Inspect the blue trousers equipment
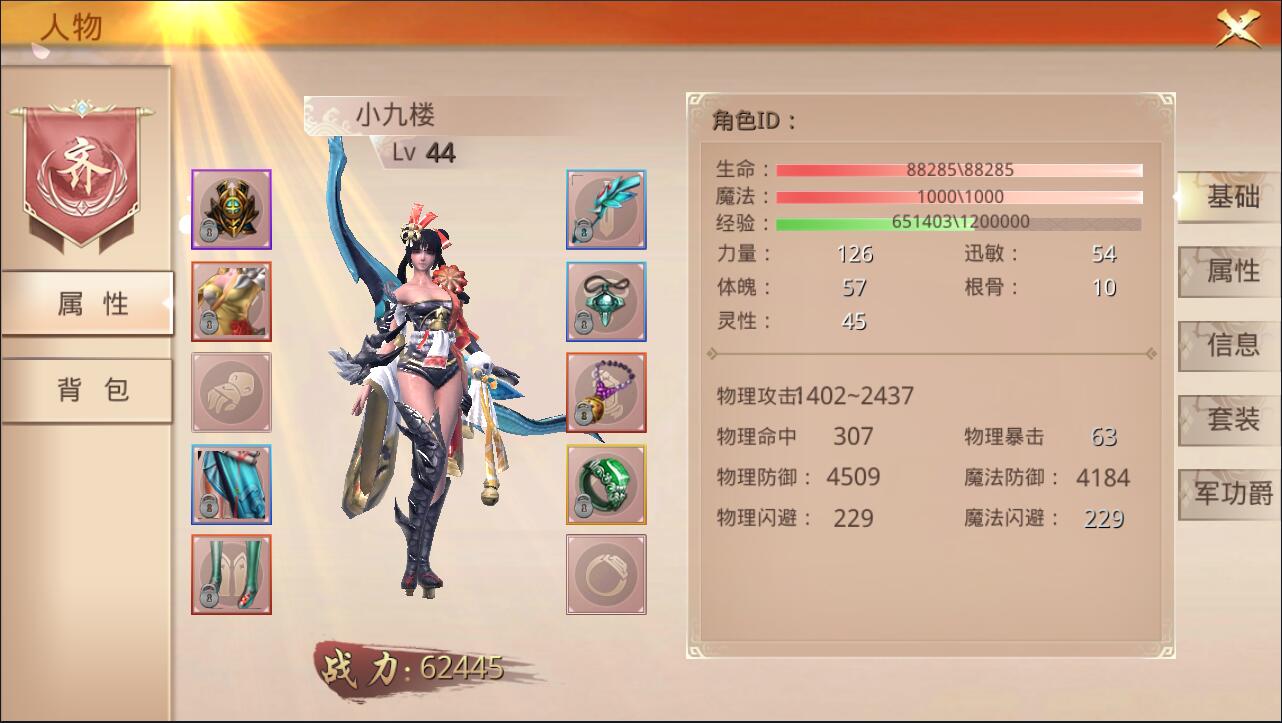 coord(231,483)
